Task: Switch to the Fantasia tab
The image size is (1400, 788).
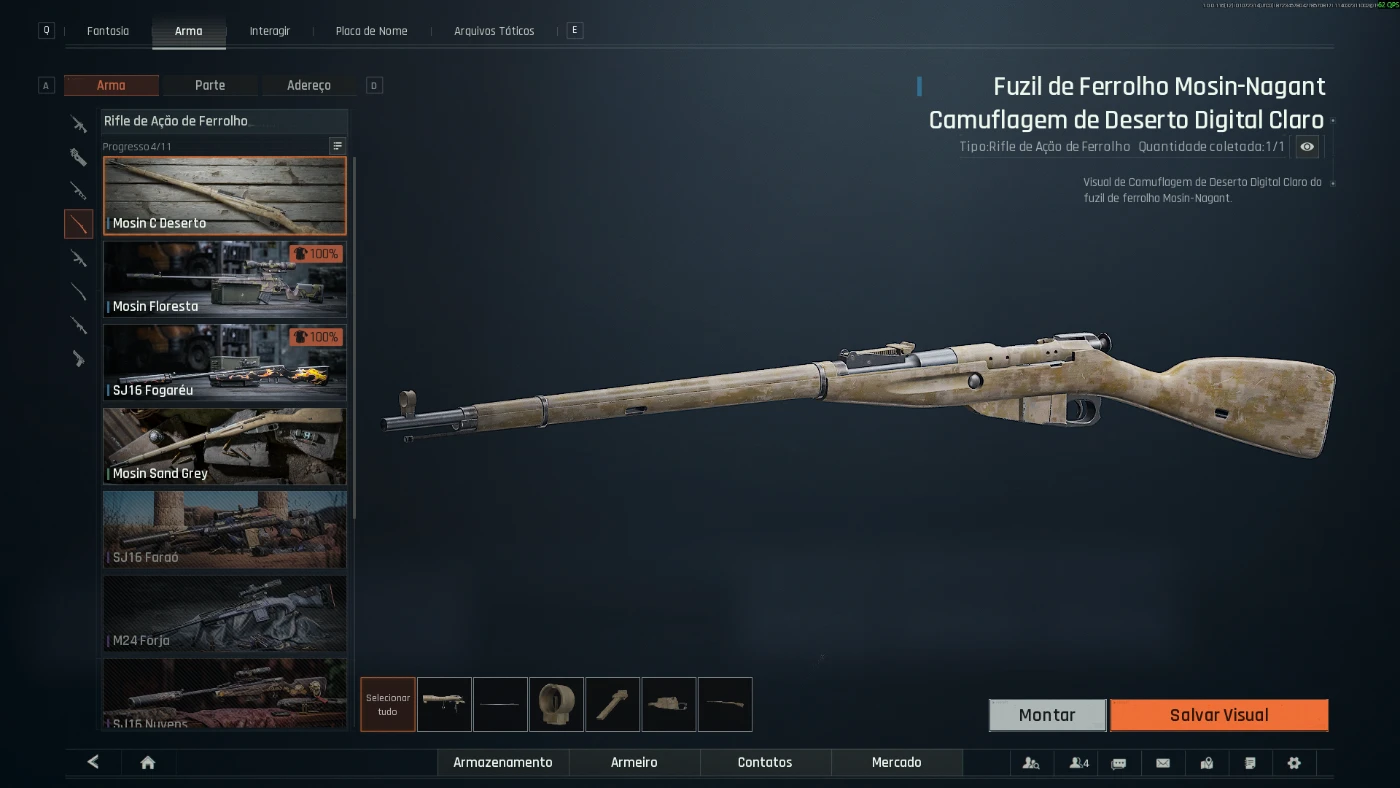Action: tap(108, 31)
